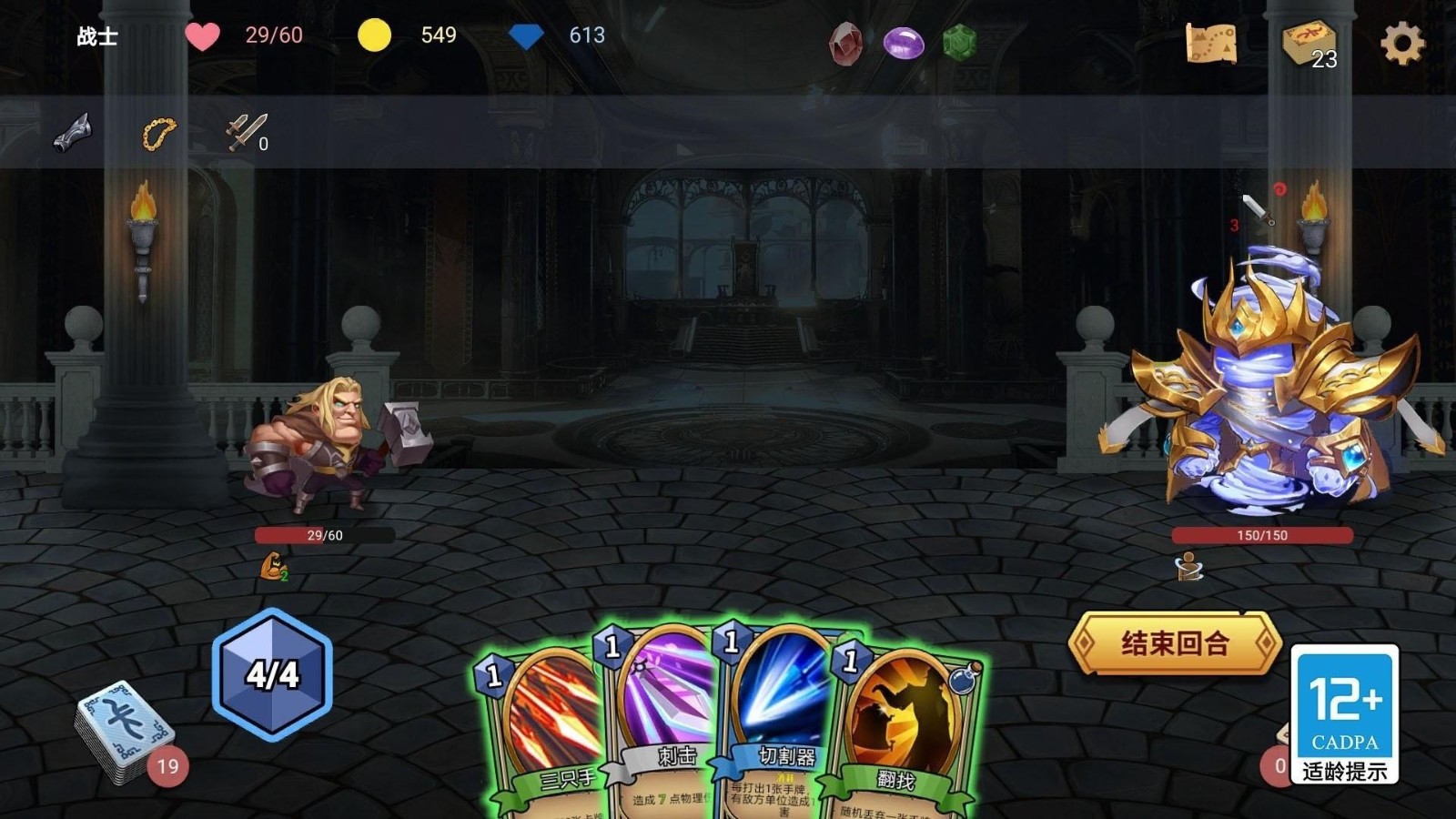Open the CADPA 12+ age rating notice
This screenshot has width=1456, height=819.
coord(1344,714)
